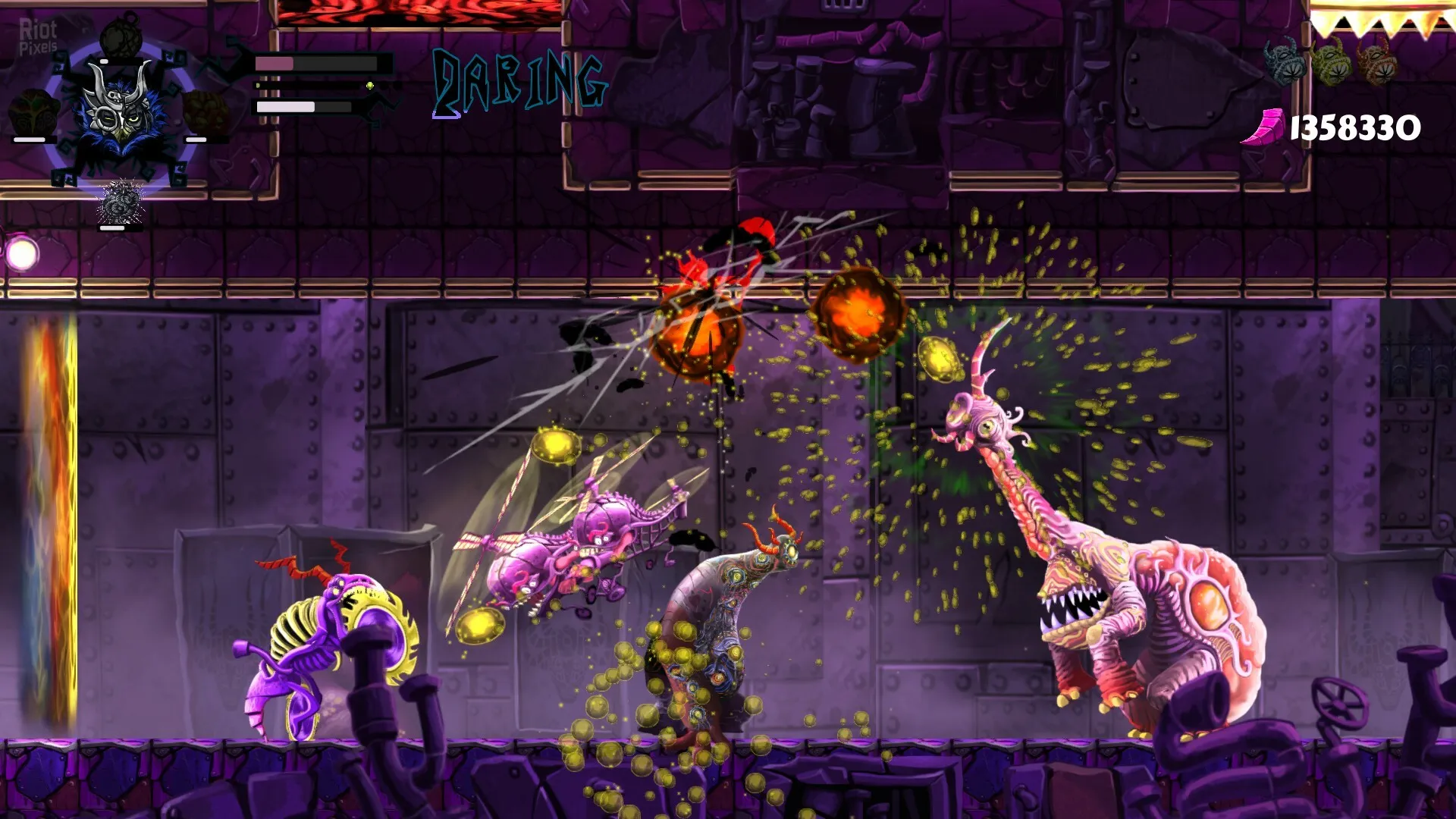Select the horned owl mask in the wheel
Image resolution: width=1456 pixels, height=819 pixels.
[120, 112]
